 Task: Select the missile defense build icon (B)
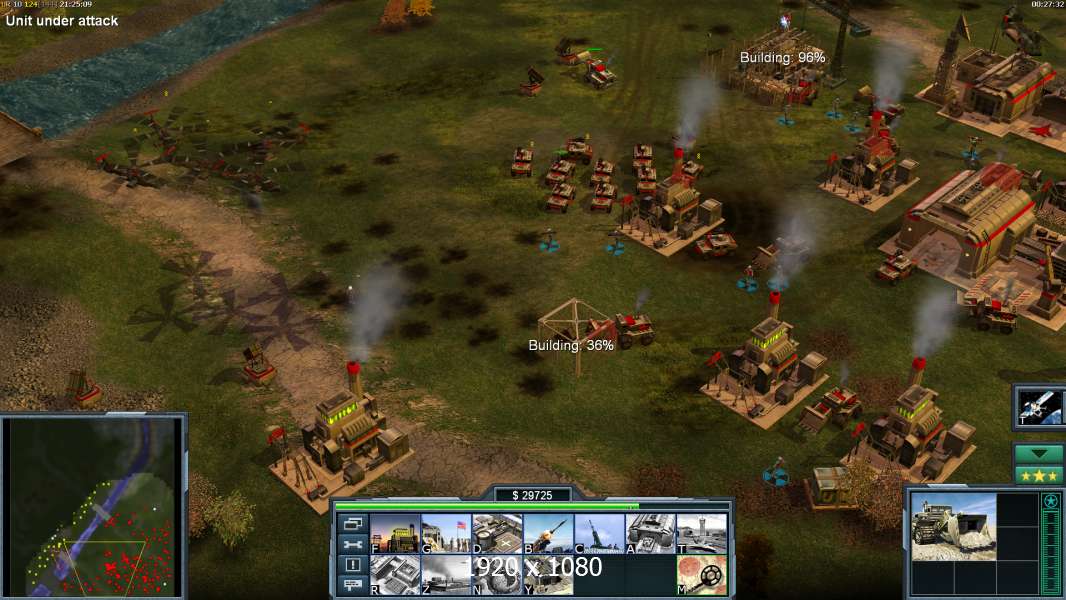click(x=548, y=534)
